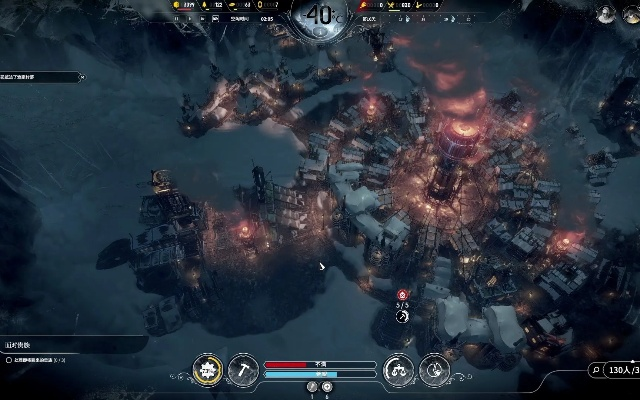
Task: Expand the notification banner on the left edge
Action: point(40,76)
